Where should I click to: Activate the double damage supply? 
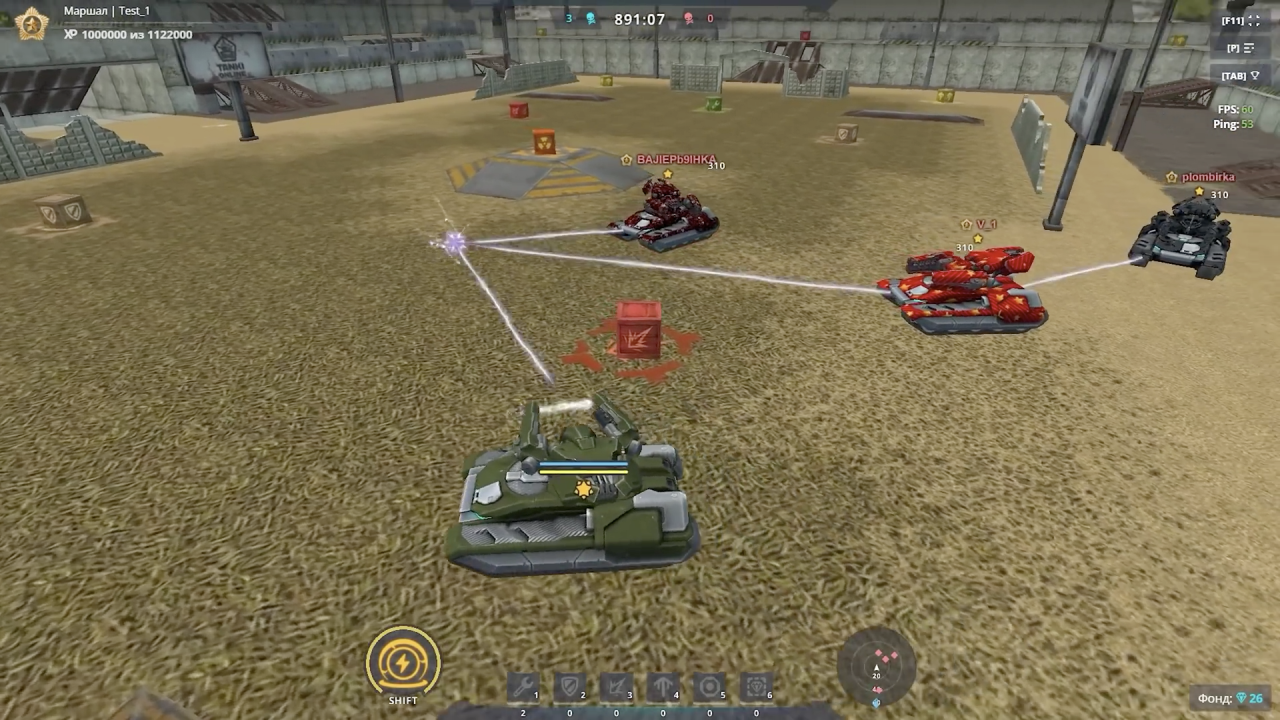[x=616, y=687]
